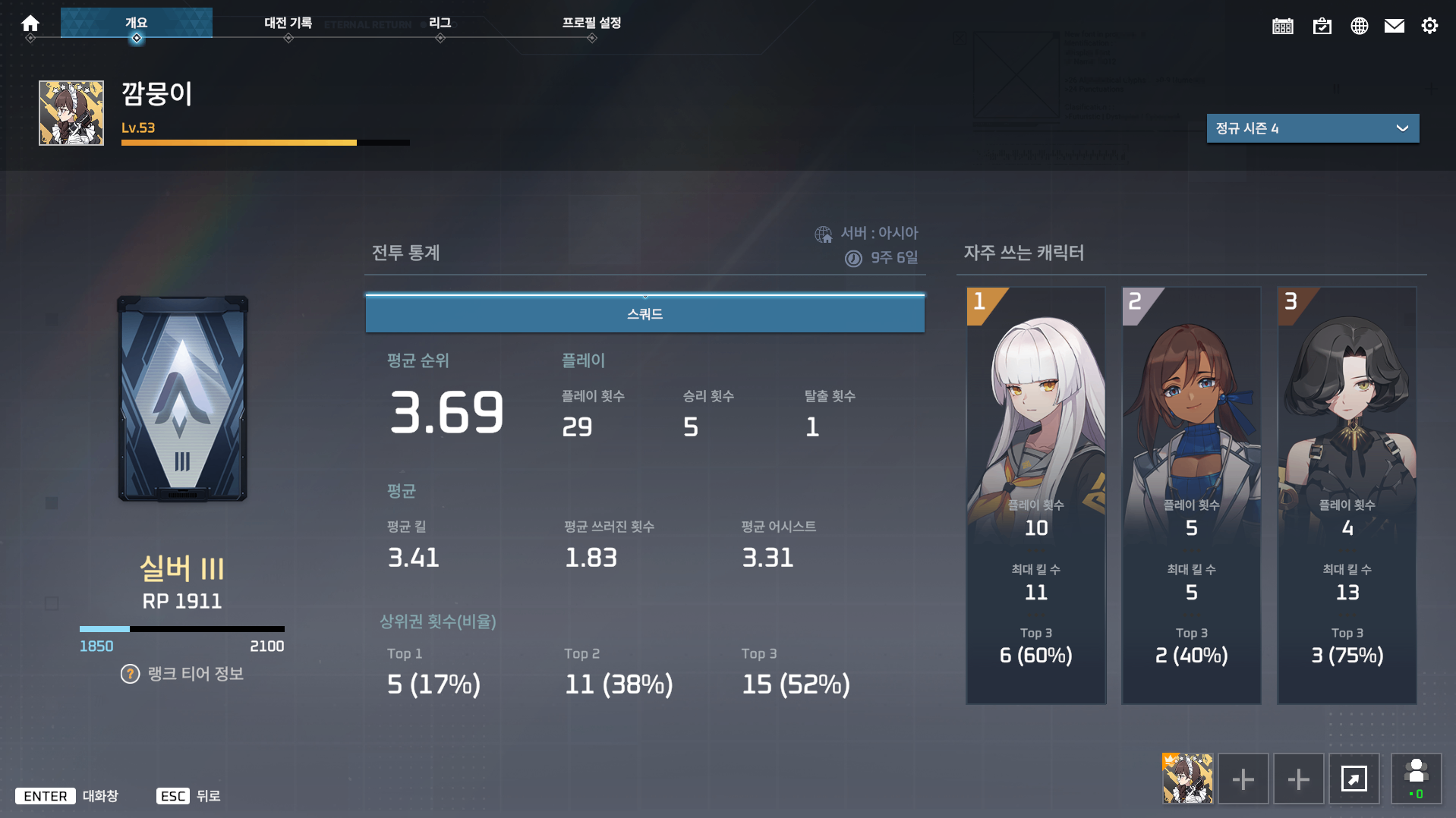The height and width of the screenshot is (818, 1456).
Task: Click the server info icon beside 서버 : 아시아
Action: pos(824,233)
